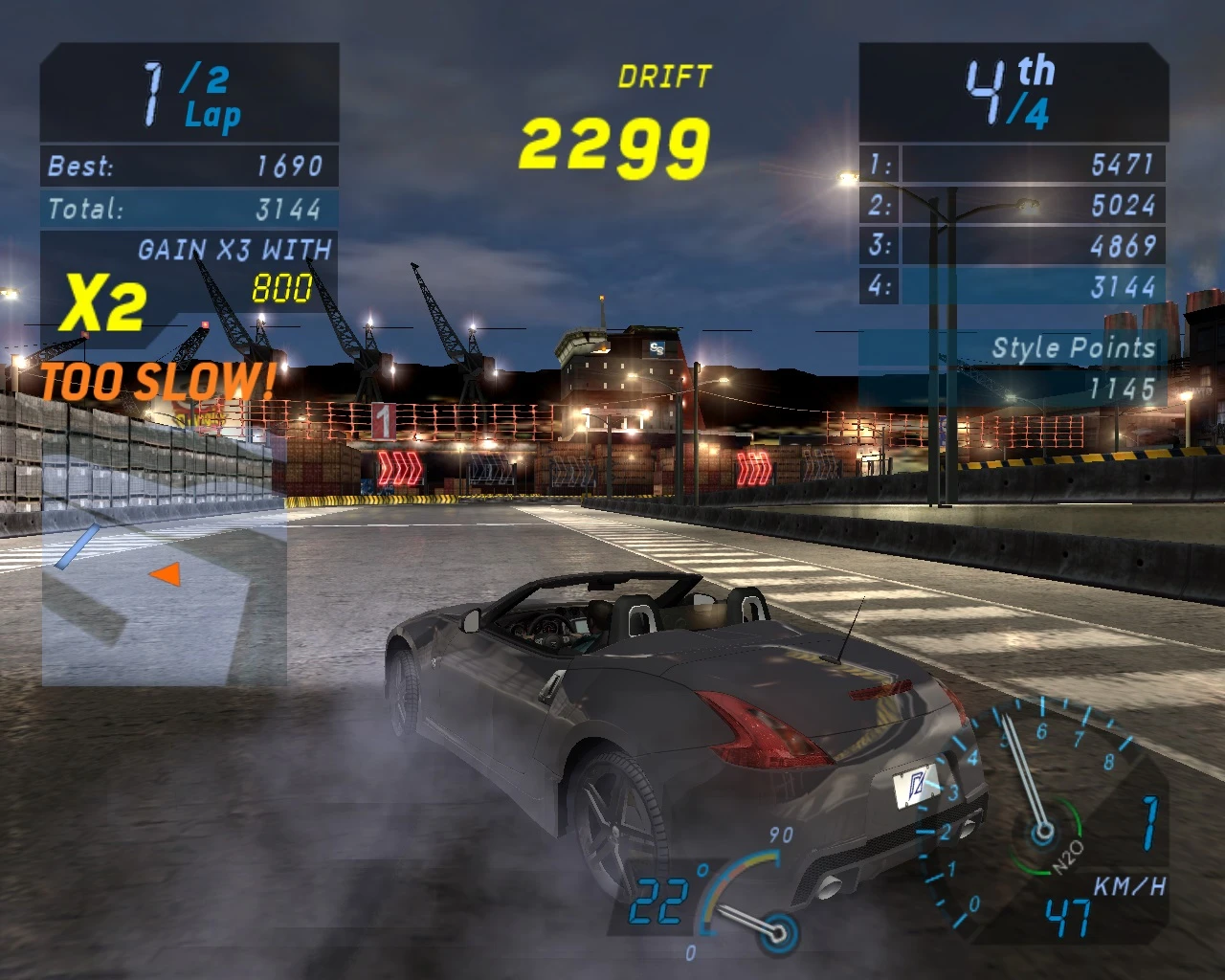
Task: Expand the race standings leaderboard panel
Action: tap(1014, 225)
